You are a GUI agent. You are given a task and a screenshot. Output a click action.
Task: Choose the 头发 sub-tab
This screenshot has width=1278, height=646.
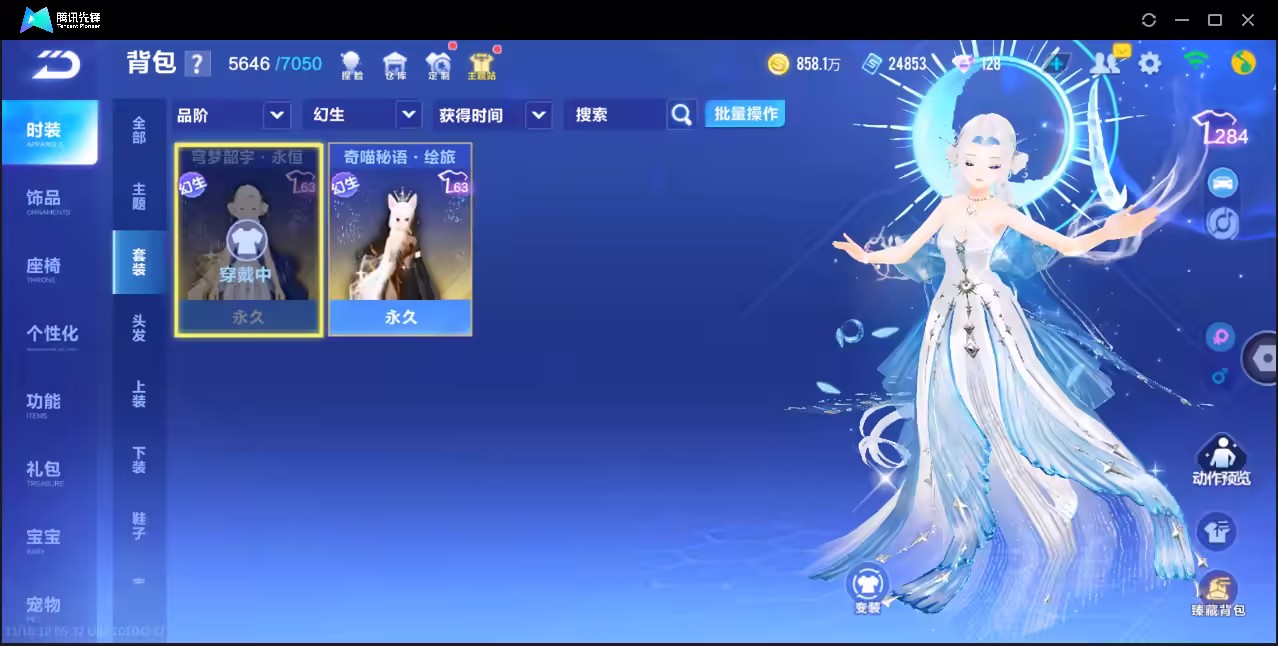139,328
